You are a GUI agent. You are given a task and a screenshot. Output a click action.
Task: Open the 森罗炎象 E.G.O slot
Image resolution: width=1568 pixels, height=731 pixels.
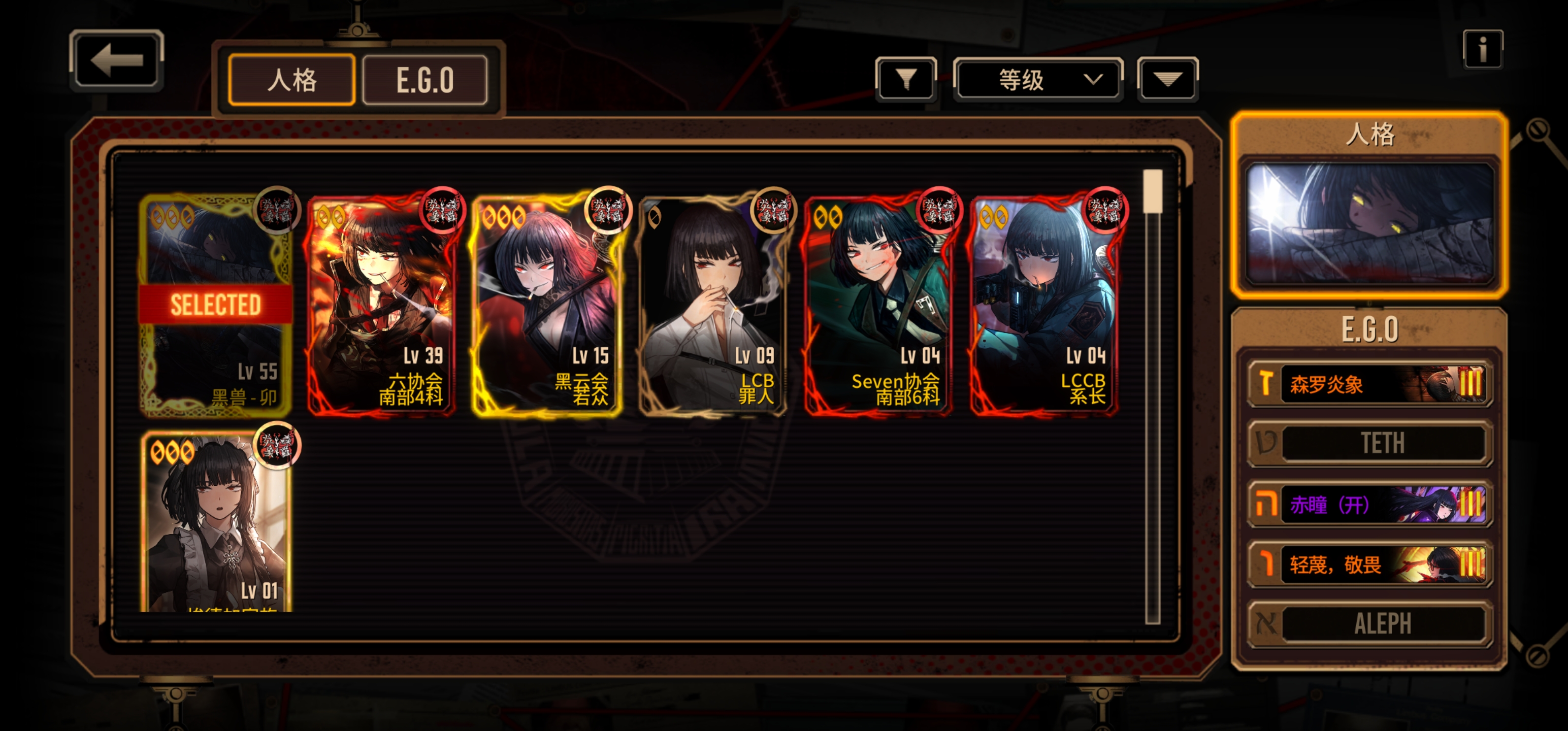click(1369, 384)
